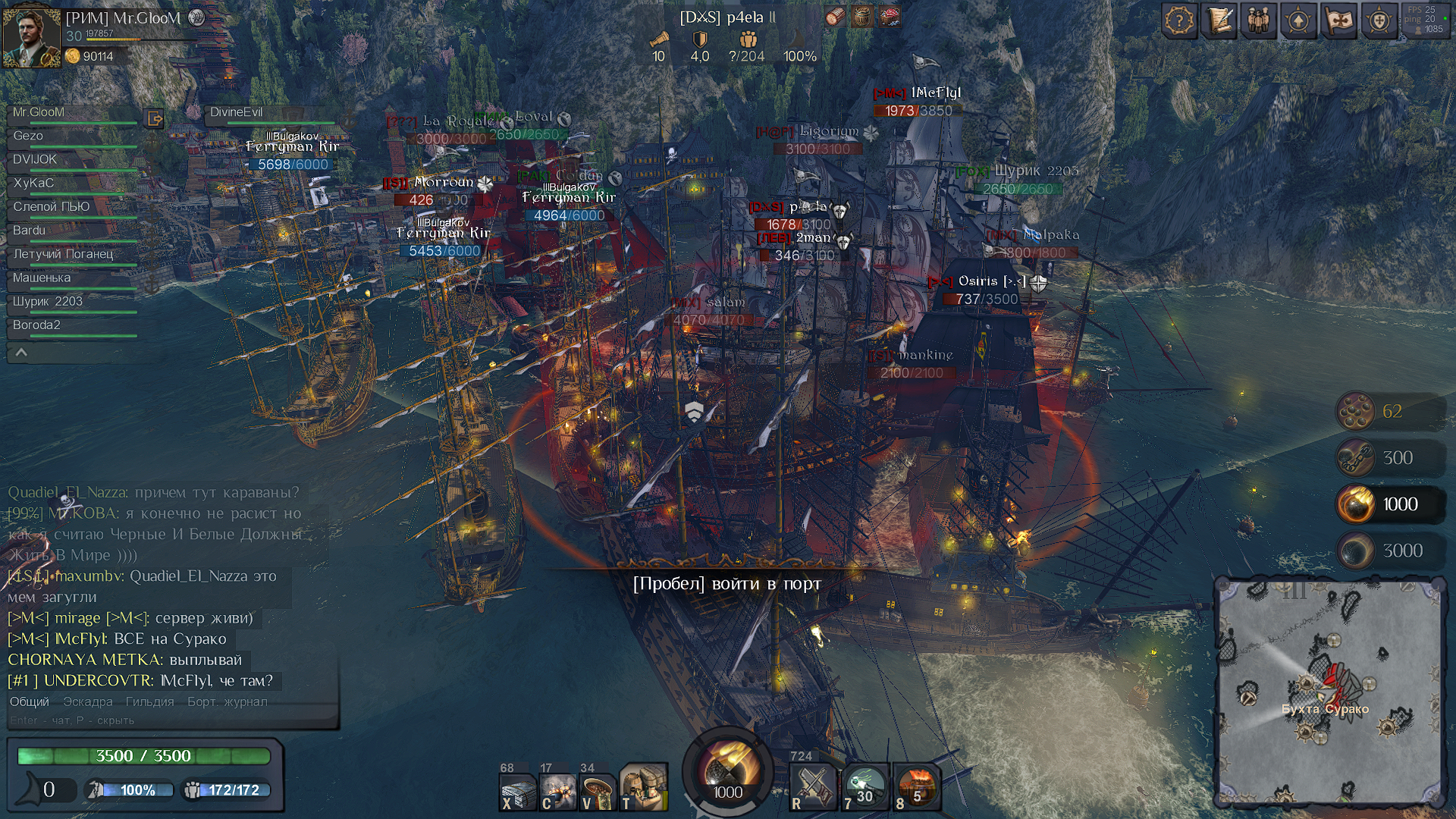
Task: Click the upward arrow rank icon
Action: pyautogui.click(x=1298, y=21)
